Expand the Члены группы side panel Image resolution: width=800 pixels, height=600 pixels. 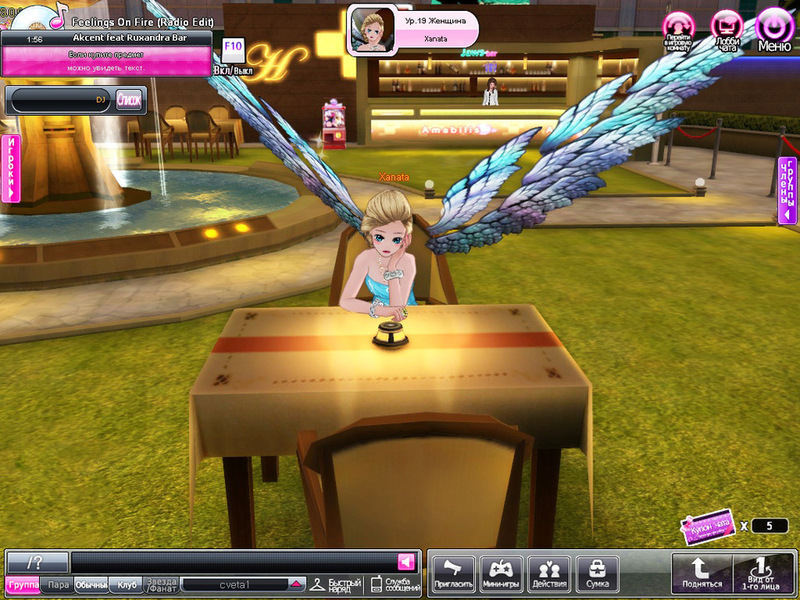788,190
